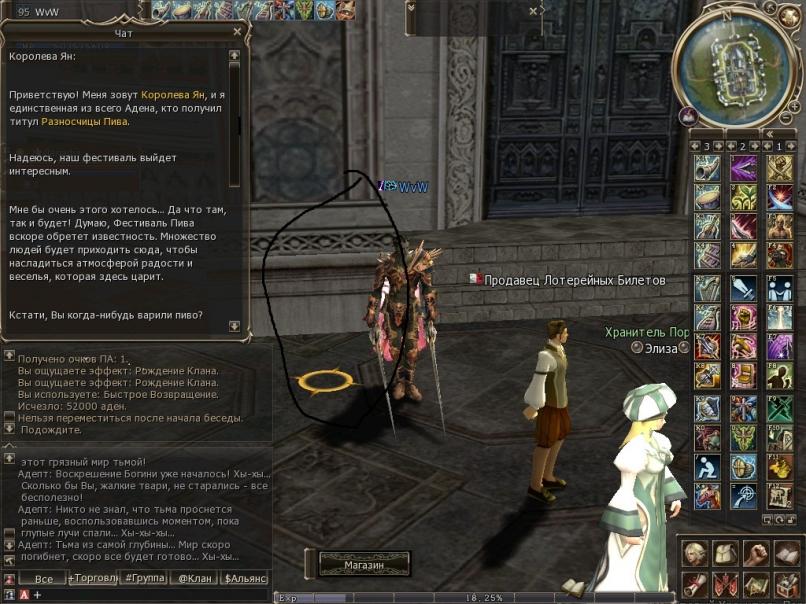The width and height of the screenshot is (806, 604).
Task: Open the Магазин shop button
Action: point(364,565)
